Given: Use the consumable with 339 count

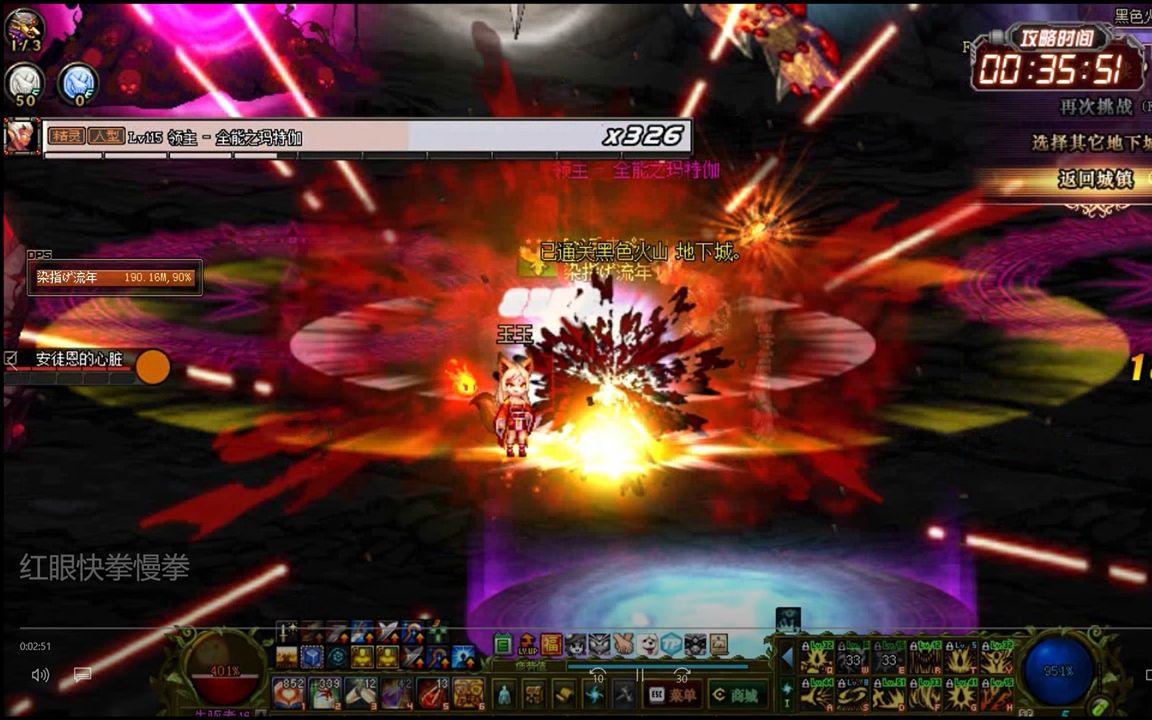Looking at the screenshot, I should 325,692.
